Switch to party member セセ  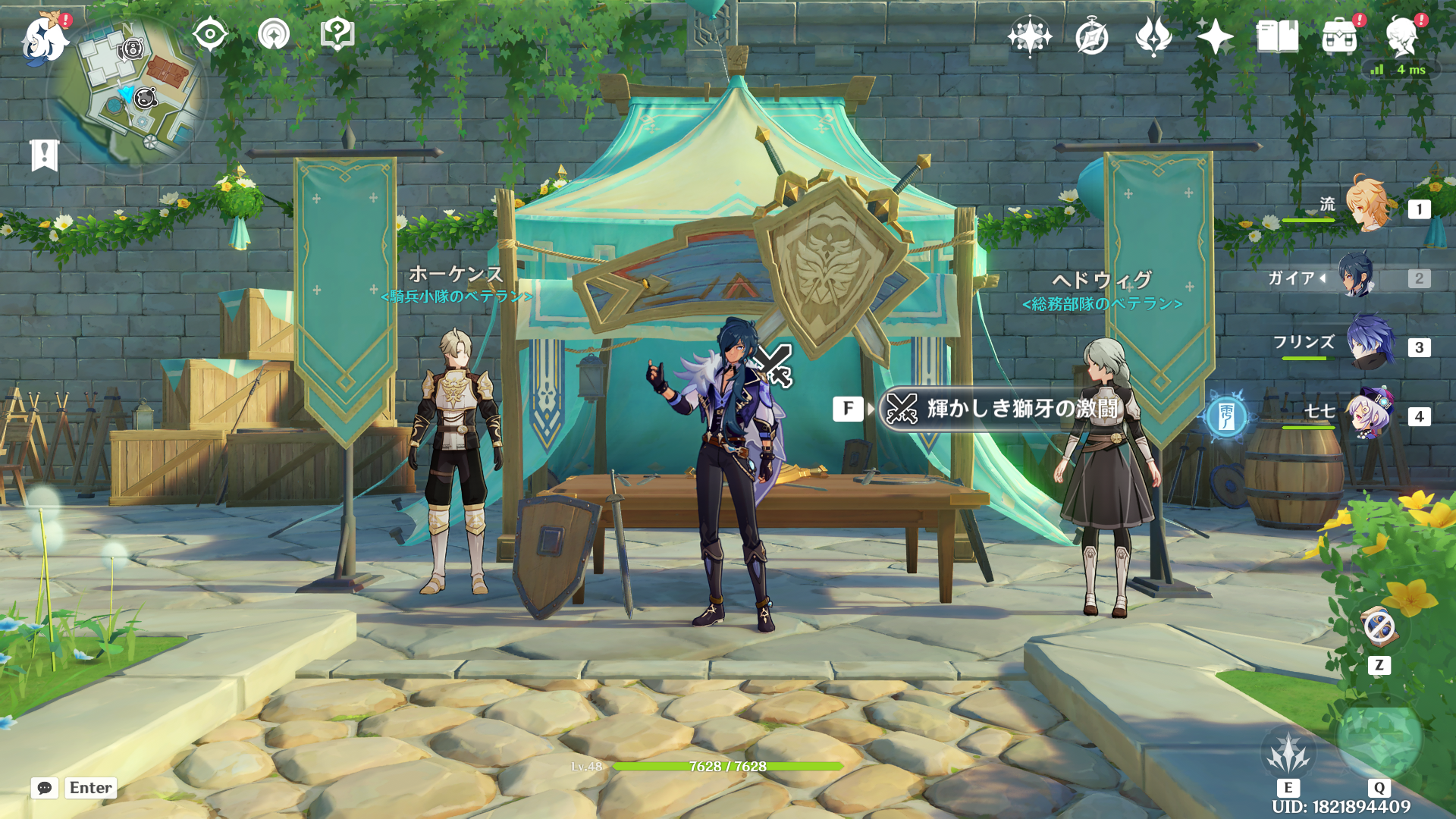coord(1368,414)
